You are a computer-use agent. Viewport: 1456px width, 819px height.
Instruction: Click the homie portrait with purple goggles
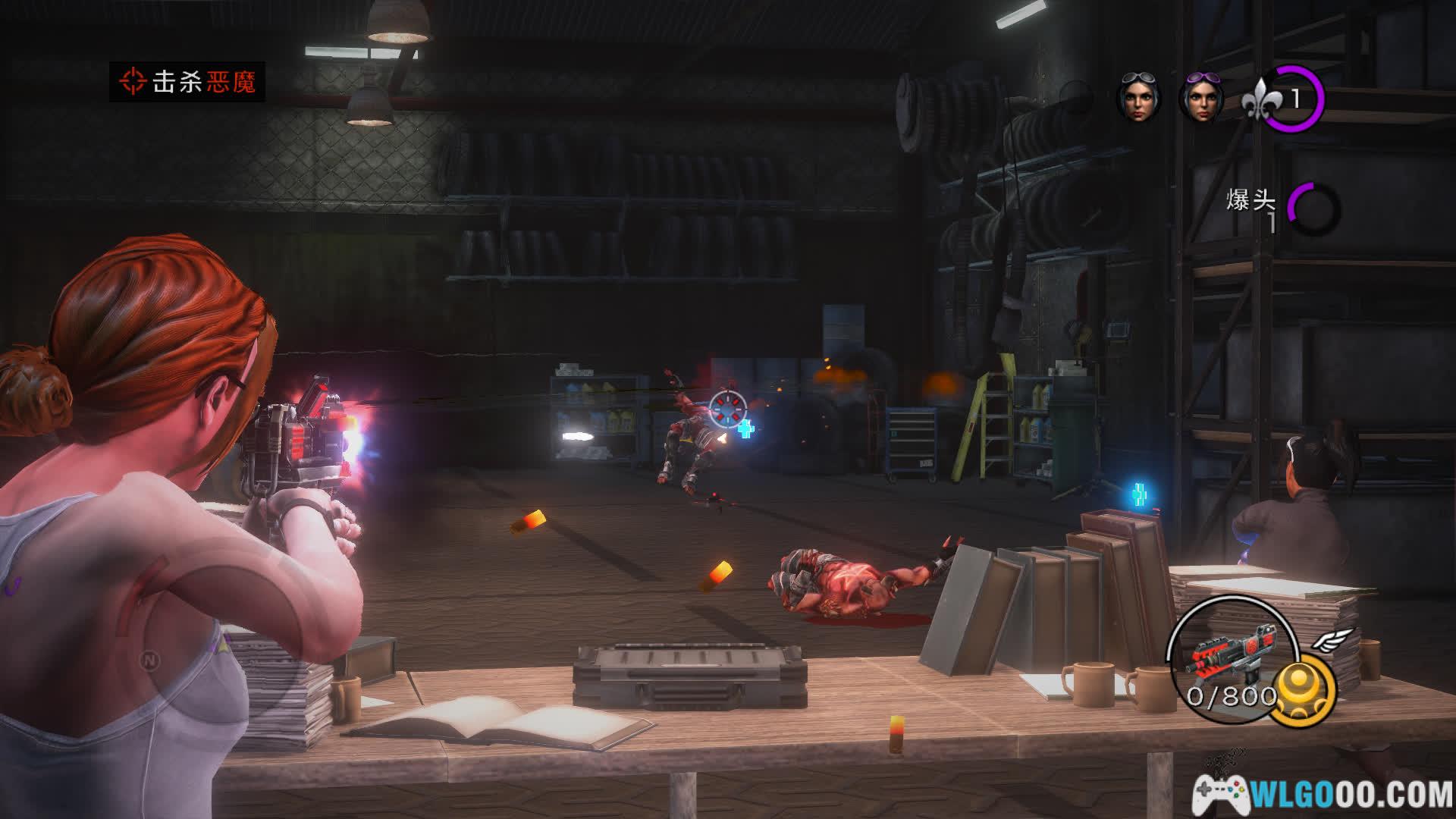(1202, 100)
